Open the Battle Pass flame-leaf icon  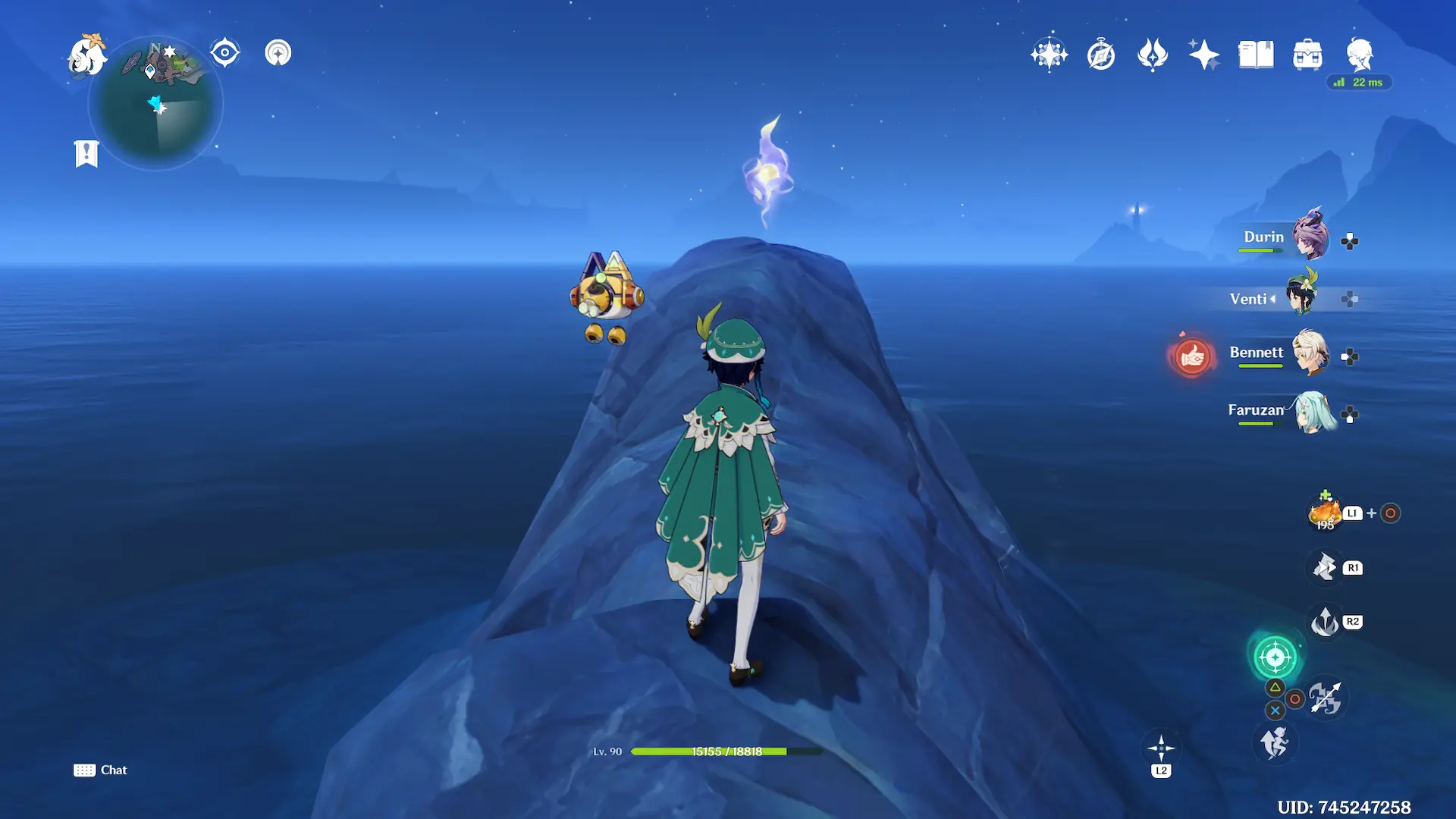[1153, 55]
